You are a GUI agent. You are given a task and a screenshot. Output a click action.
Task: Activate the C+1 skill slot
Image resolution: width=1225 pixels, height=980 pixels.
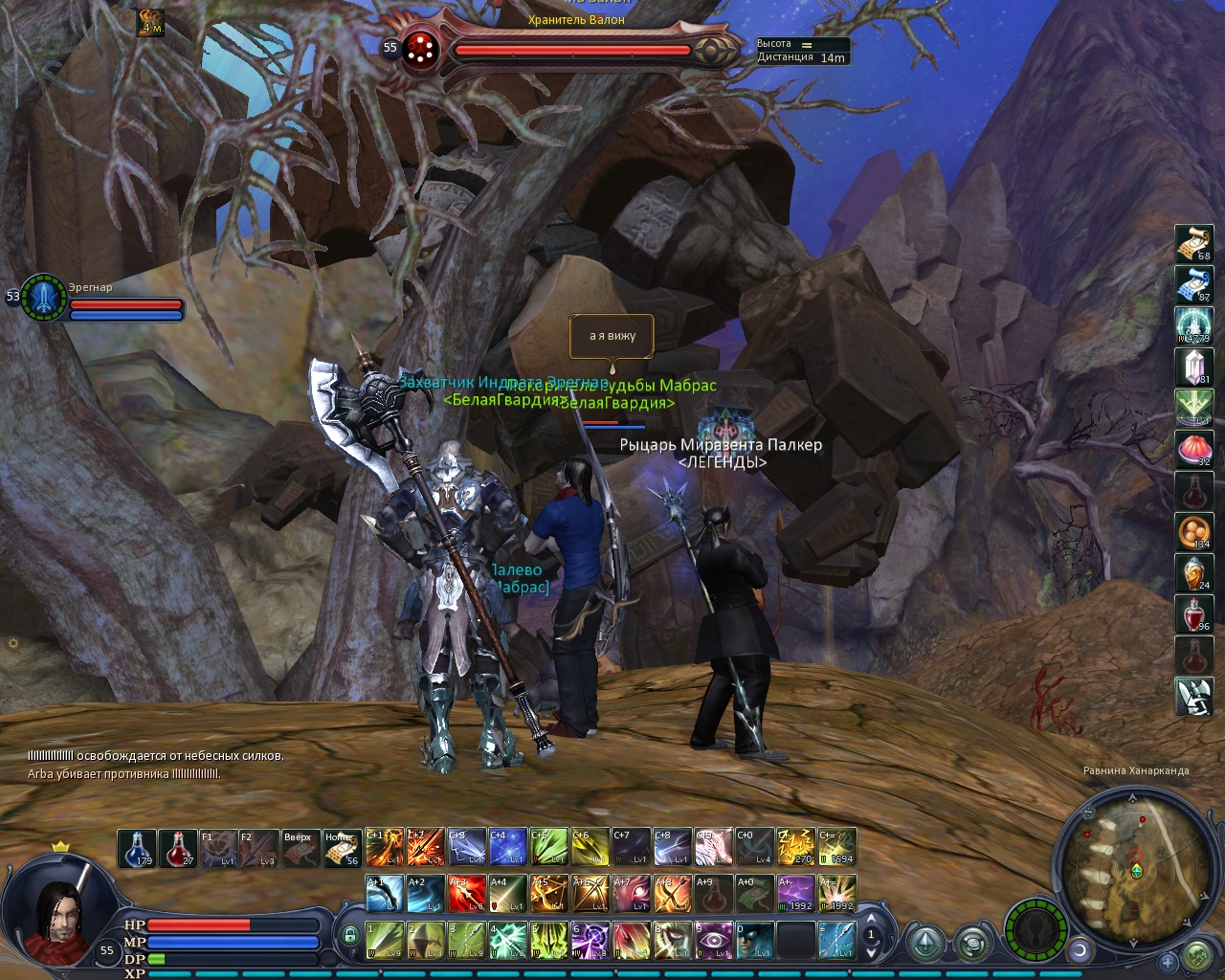384,847
